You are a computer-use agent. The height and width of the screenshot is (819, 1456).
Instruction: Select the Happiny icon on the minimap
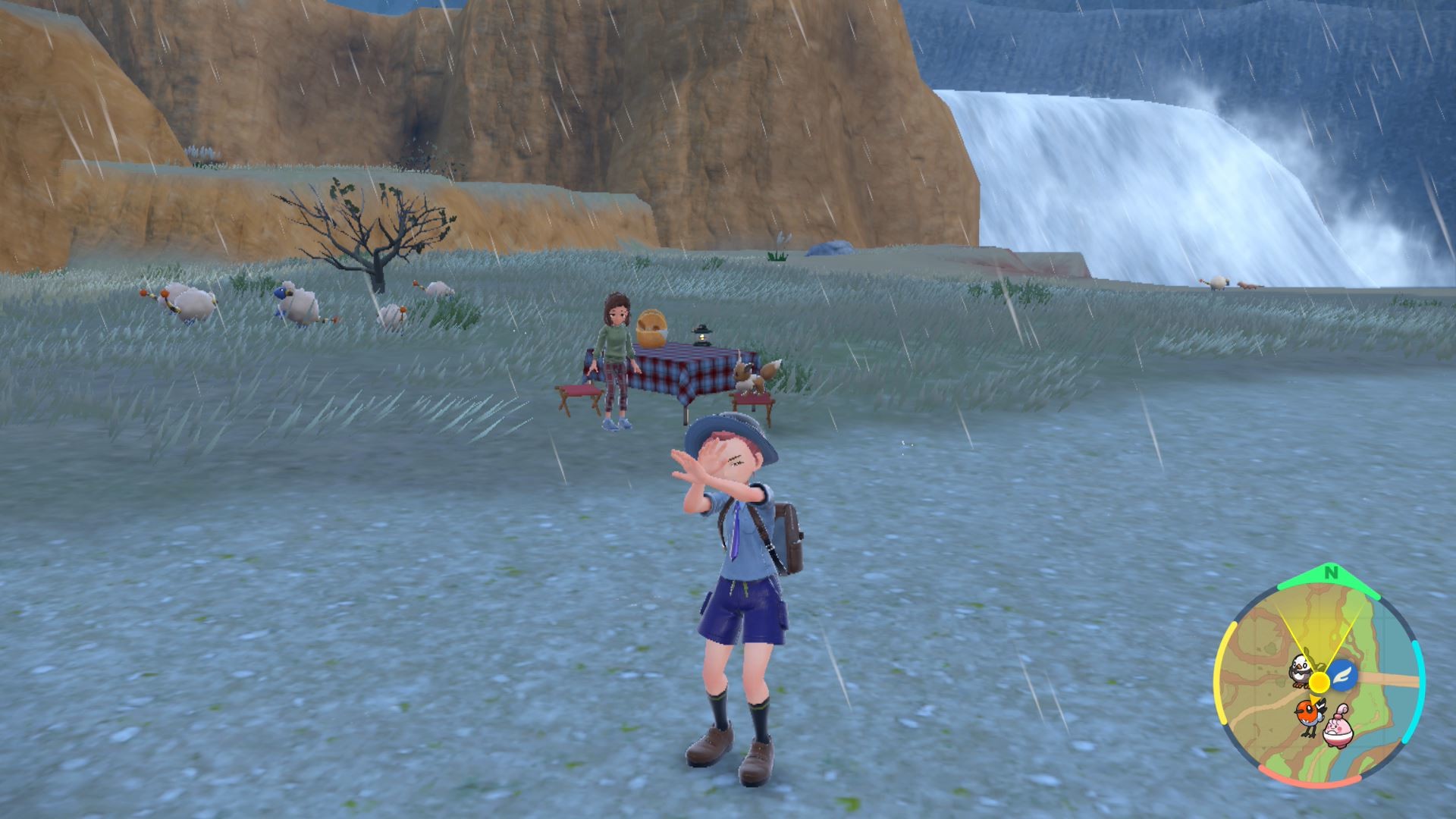(x=1338, y=730)
